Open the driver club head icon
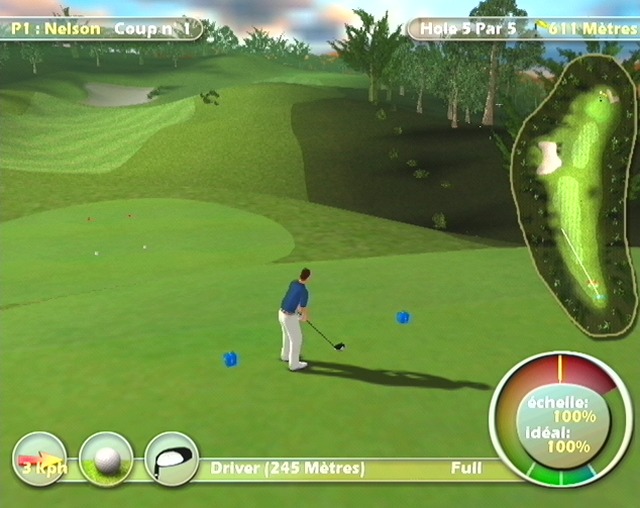Image resolution: width=640 pixels, height=508 pixels. 171,459
